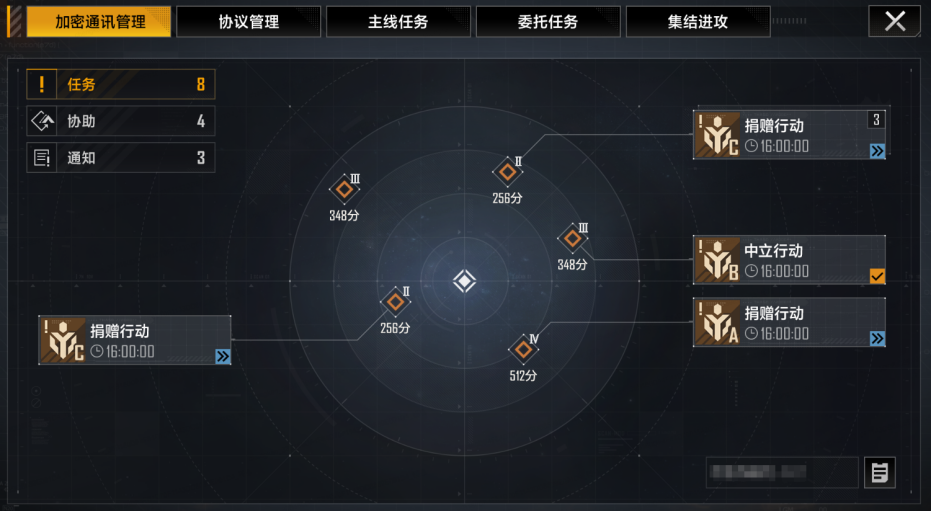Toggle the checkmark on 中立行动 card
931x511 pixels.
877,276
